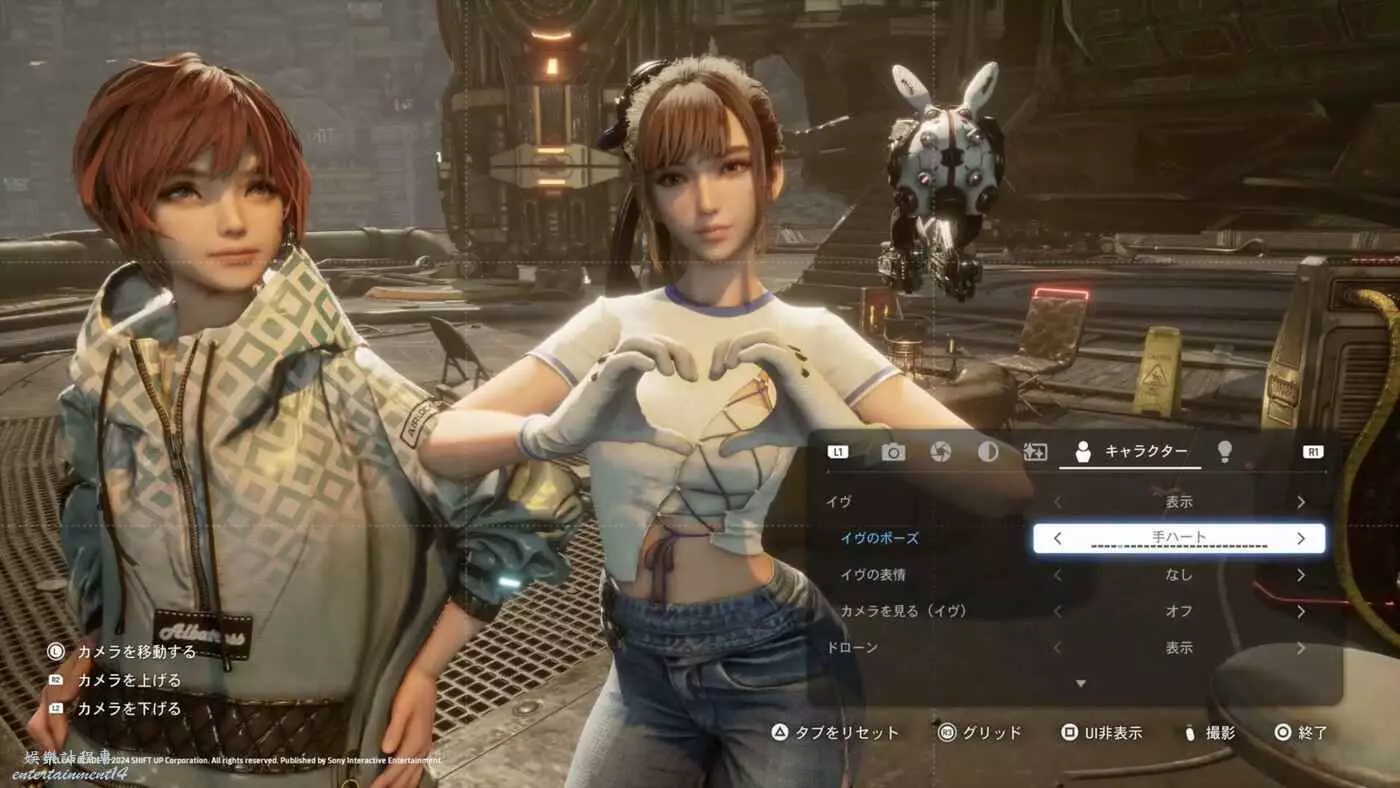The width and height of the screenshot is (1400, 788).
Task: Open the sparkle frame effects tab
Action: (1035, 452)
